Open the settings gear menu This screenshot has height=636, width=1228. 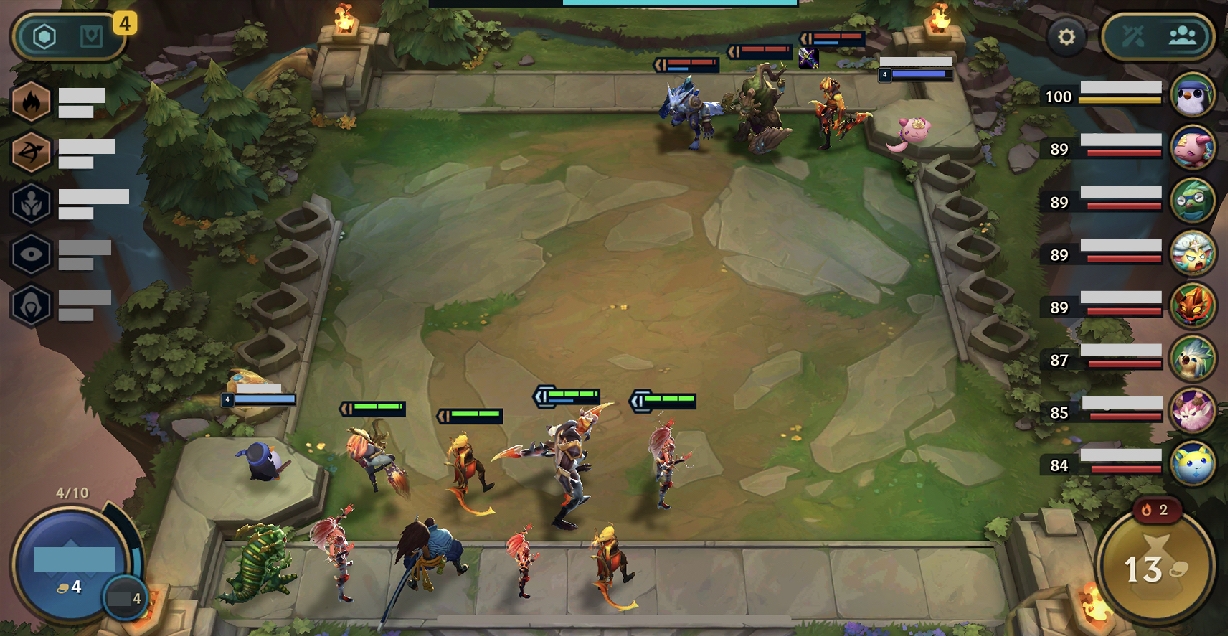click(x=1067, y=38)
